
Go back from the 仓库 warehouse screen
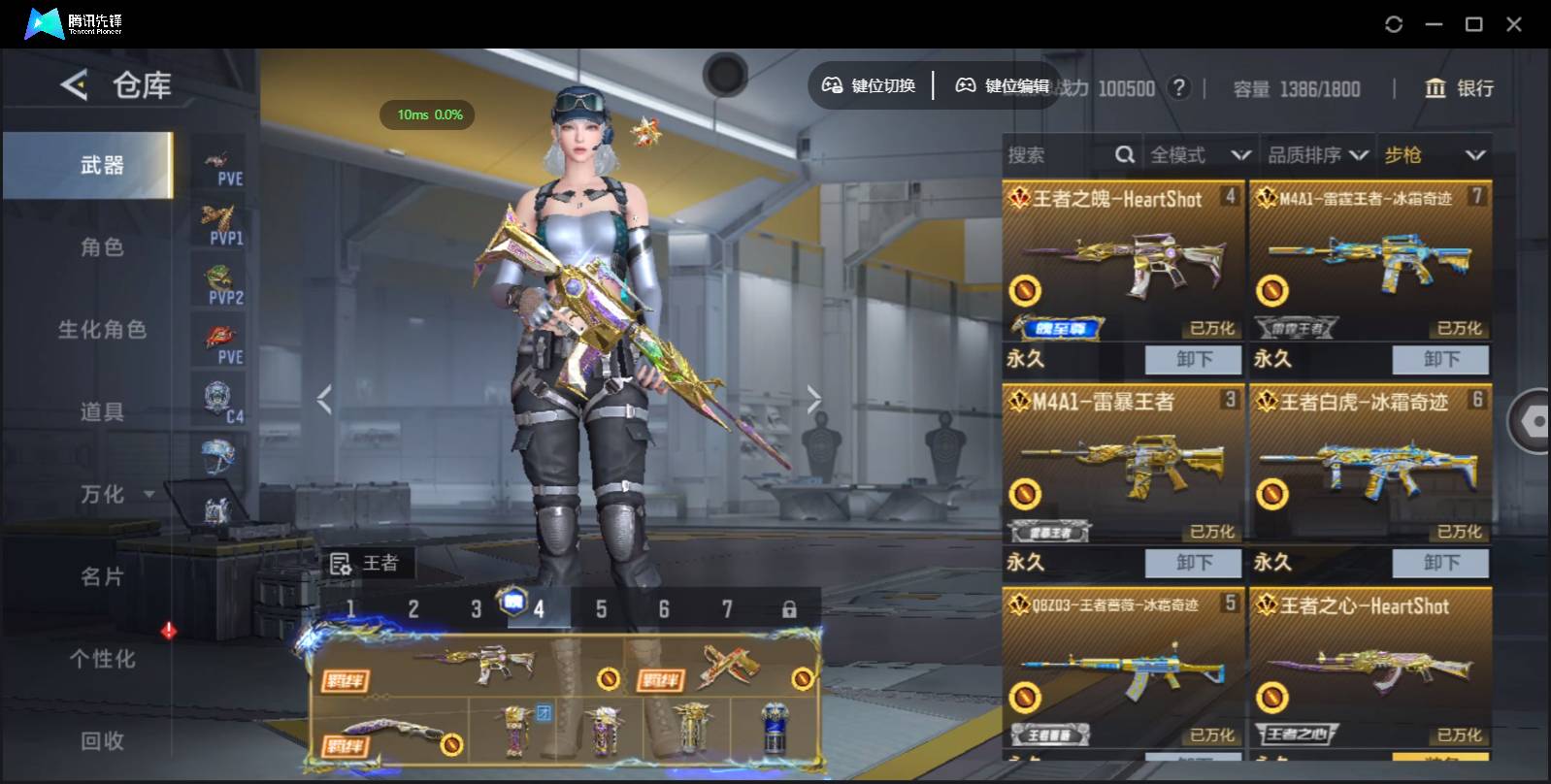click(75, 85)
